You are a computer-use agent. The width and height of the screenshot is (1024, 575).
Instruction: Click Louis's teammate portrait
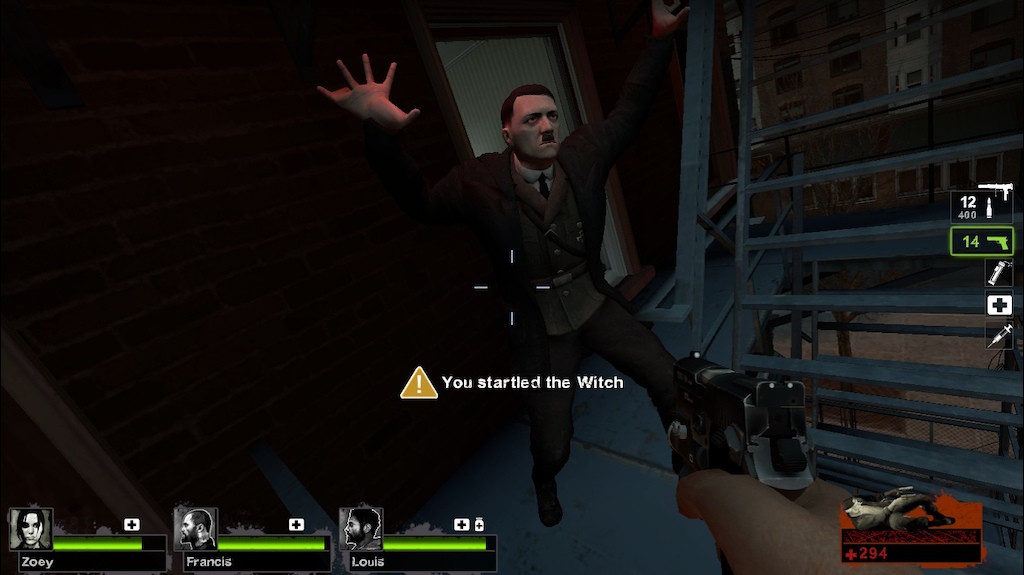coord(360,529)
